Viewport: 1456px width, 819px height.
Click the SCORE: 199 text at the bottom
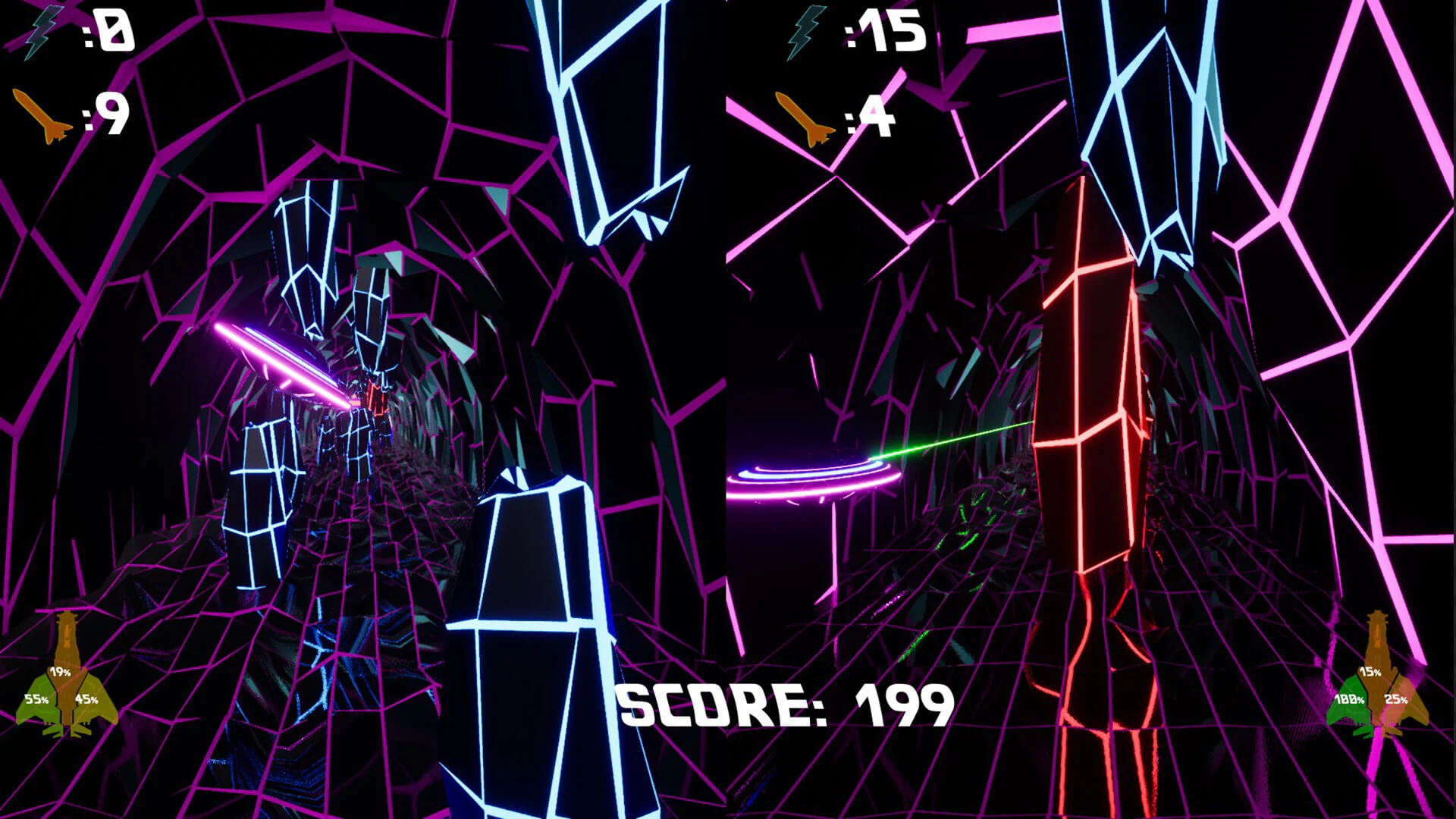click(785, 705)
